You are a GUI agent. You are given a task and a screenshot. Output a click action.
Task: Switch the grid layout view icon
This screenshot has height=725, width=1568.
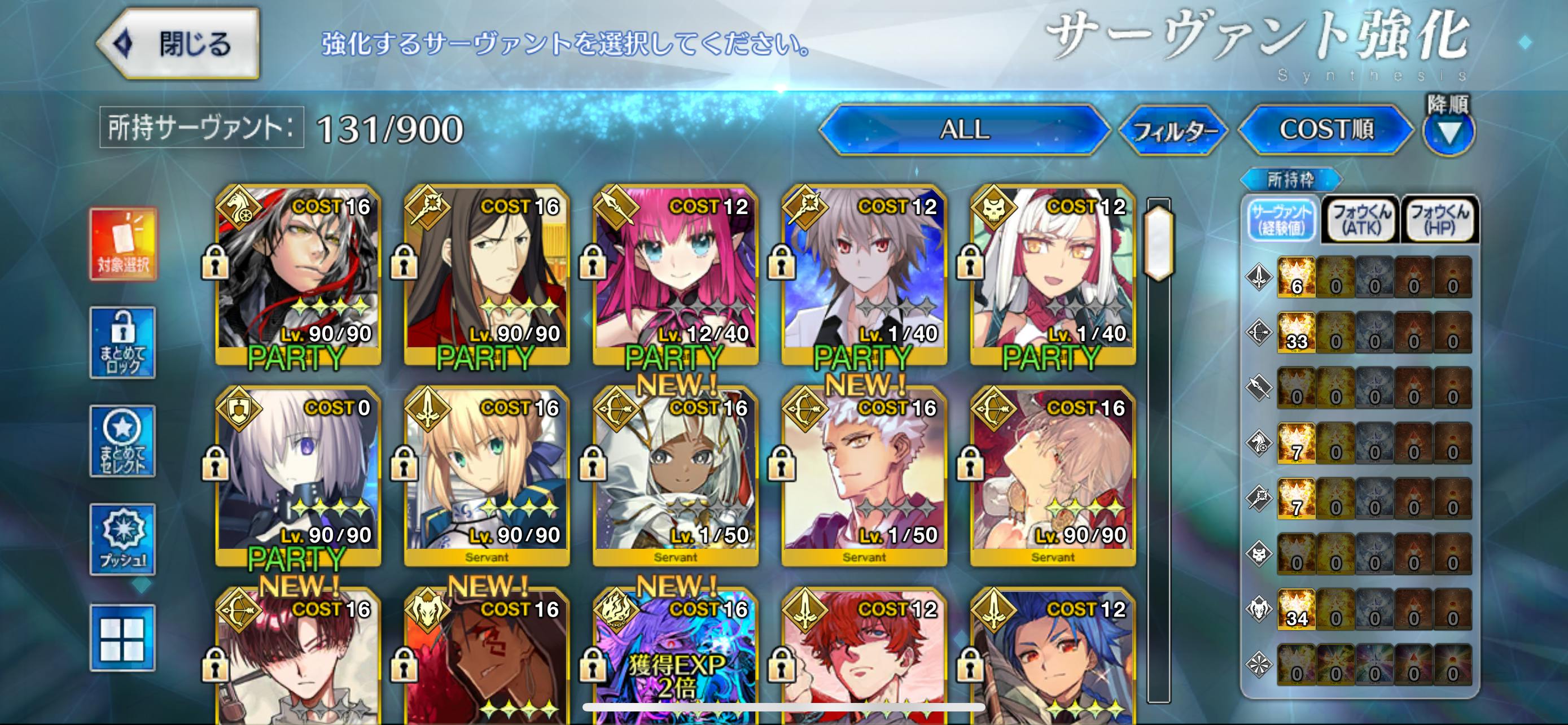(123, 638)
